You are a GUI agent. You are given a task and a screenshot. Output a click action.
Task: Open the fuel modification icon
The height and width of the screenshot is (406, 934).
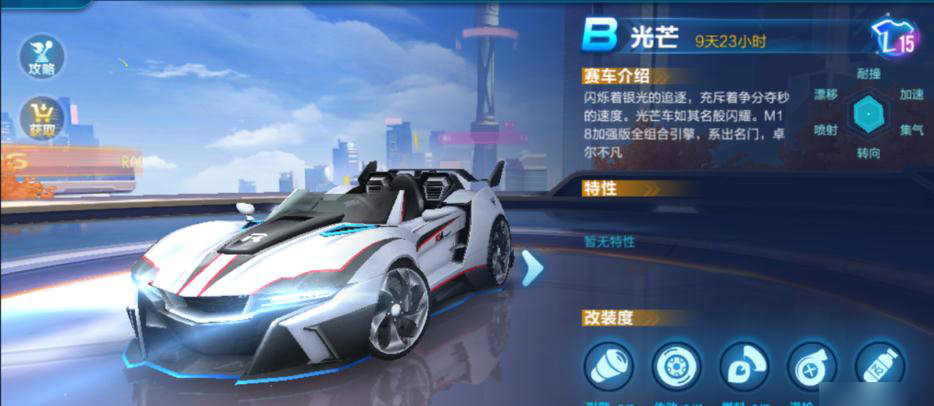pyautogui.click(x=743, y=365)
